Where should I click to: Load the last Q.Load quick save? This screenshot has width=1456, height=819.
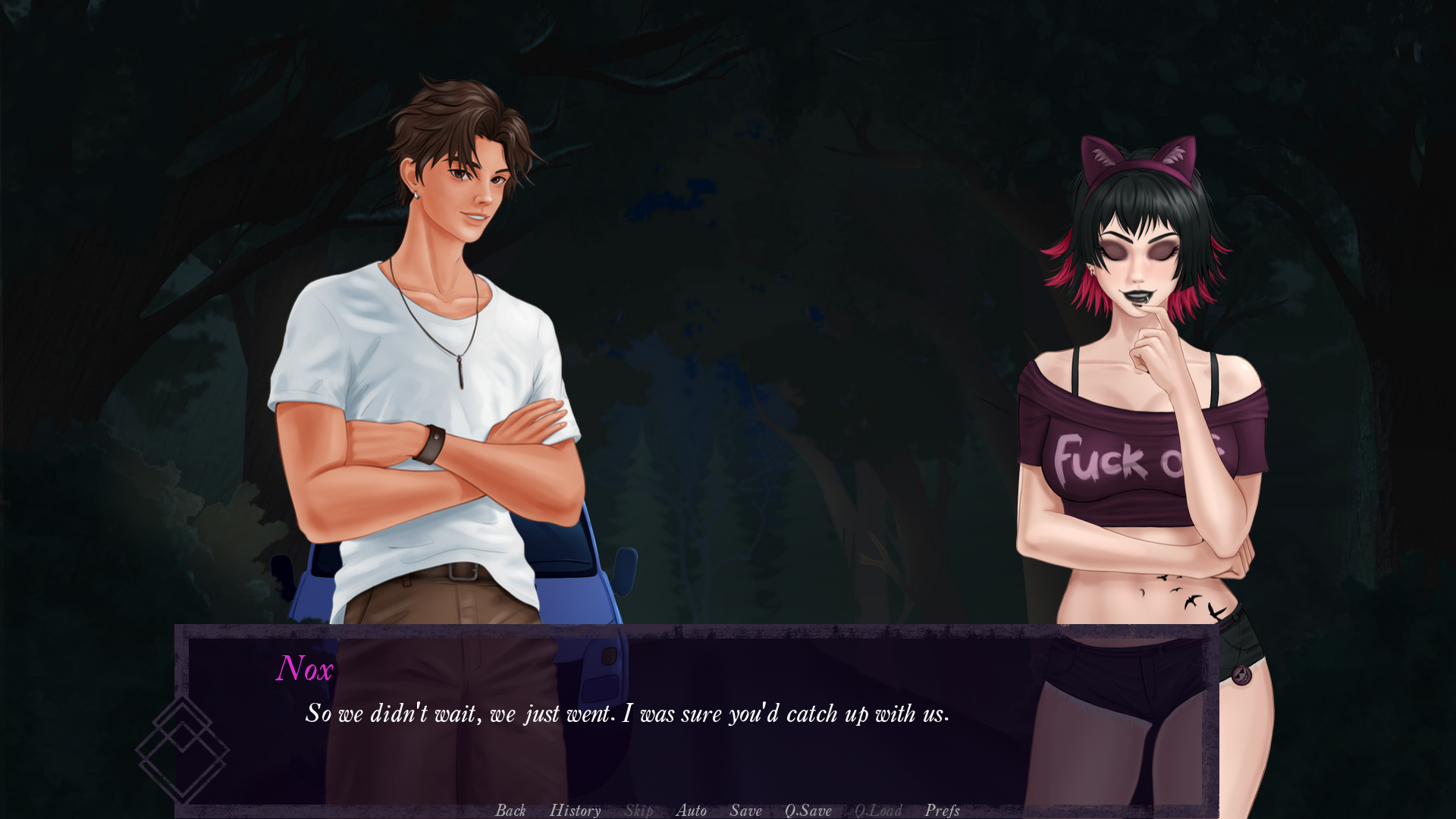pyautogui.click(x=878, y=811)
